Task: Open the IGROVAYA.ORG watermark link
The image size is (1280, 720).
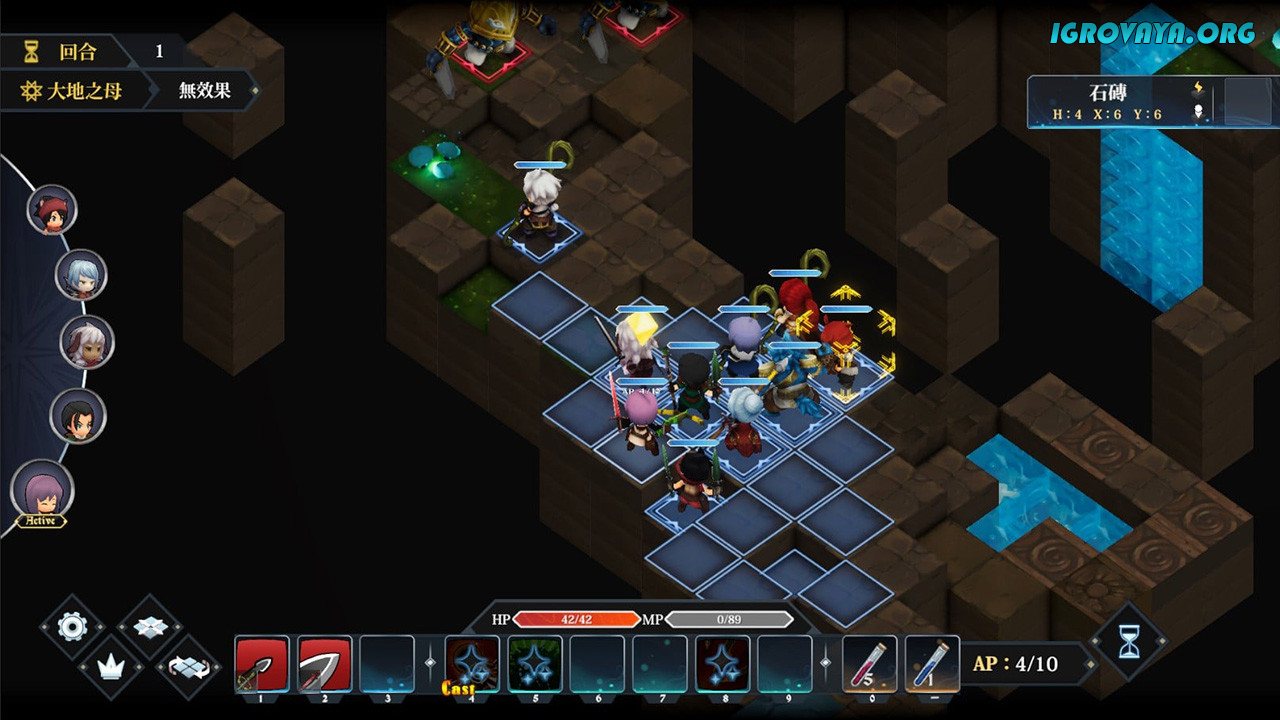Action: point(1152,32)
